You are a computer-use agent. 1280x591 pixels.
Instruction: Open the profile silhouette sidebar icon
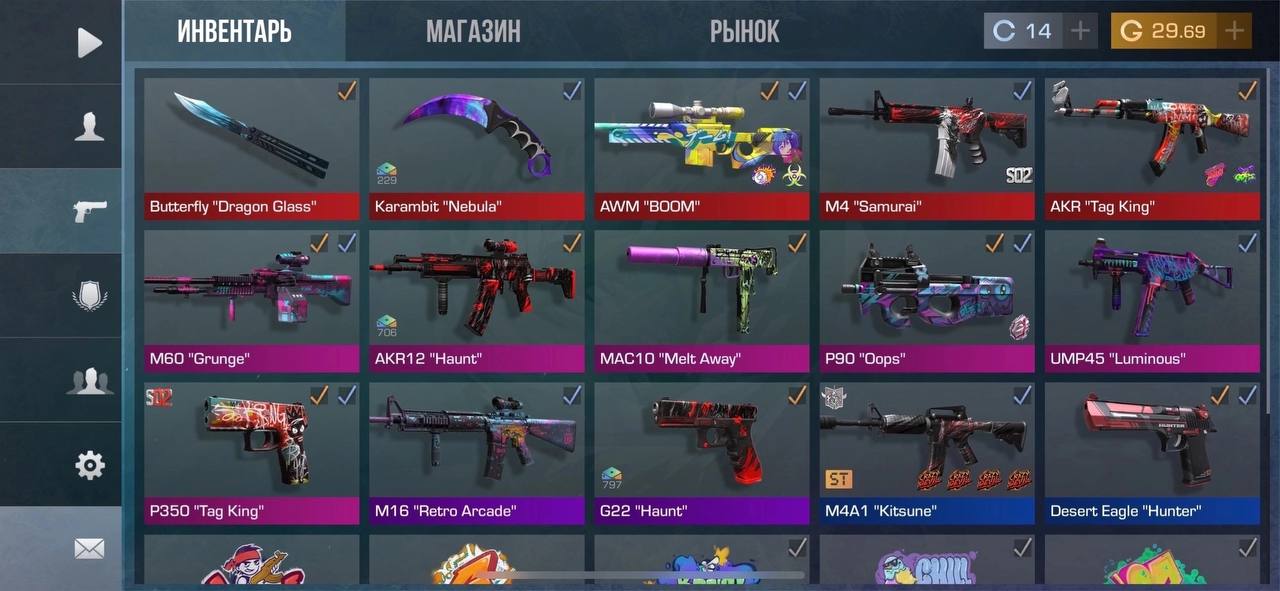pos(89,127)
